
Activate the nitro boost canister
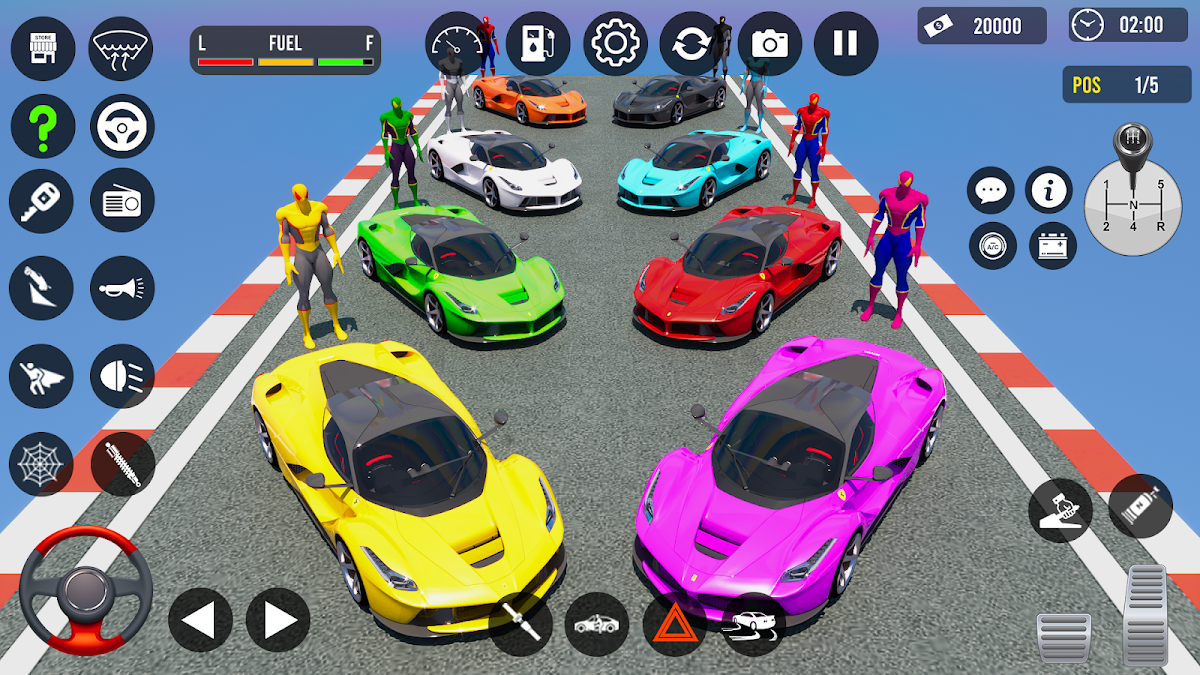tap(1140, 506)
